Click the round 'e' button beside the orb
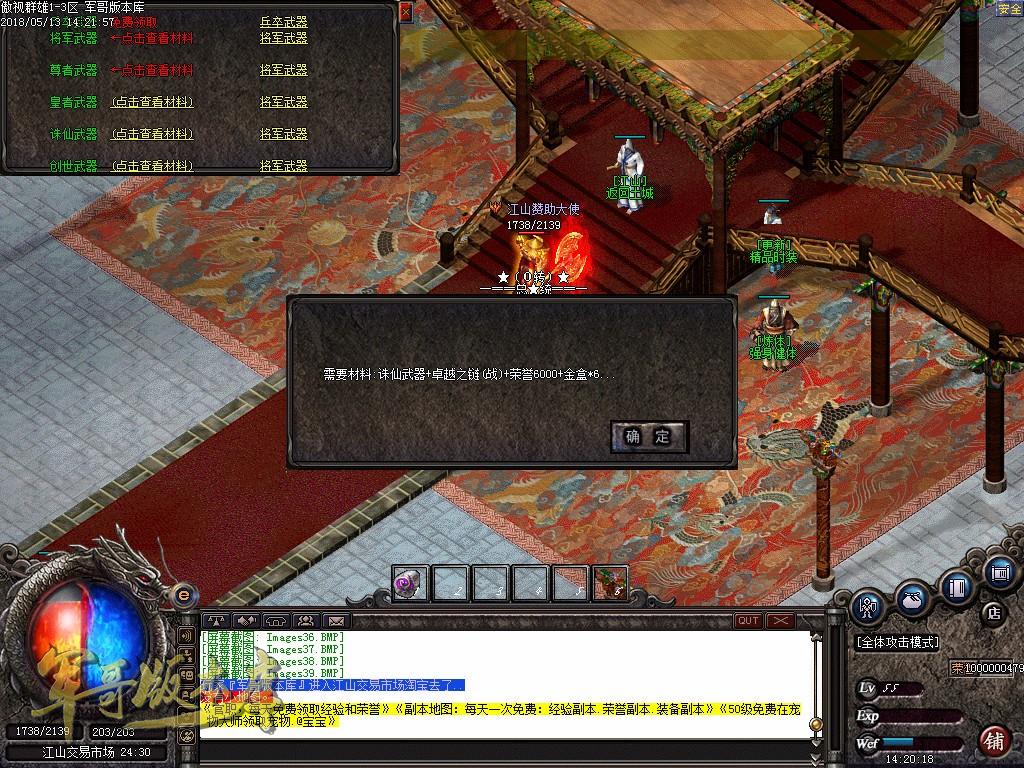The width and height of the screenshot is (1024, 768). [x=183, y=595]
